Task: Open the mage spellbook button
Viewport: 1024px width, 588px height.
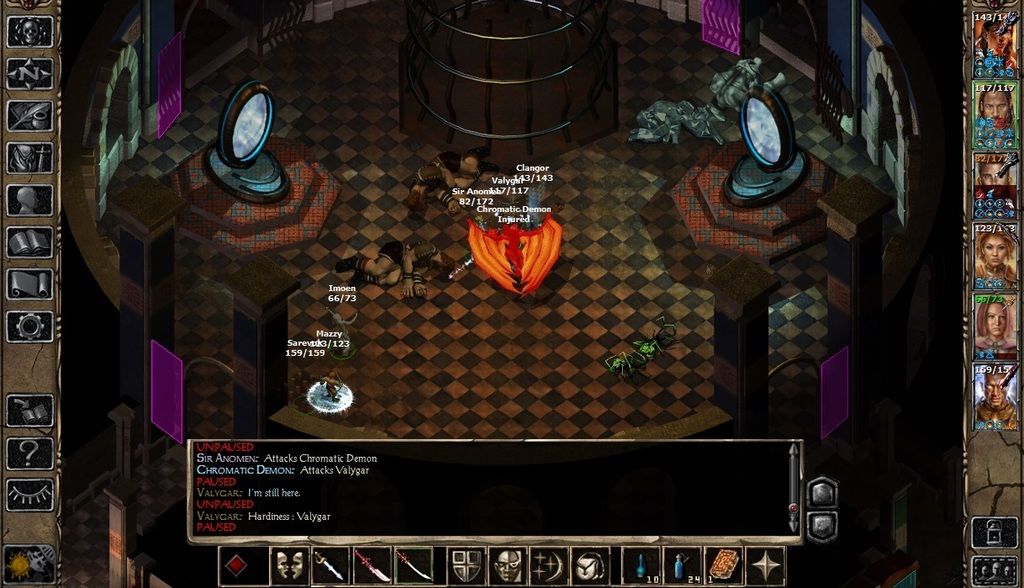Action: pos(30,242)
